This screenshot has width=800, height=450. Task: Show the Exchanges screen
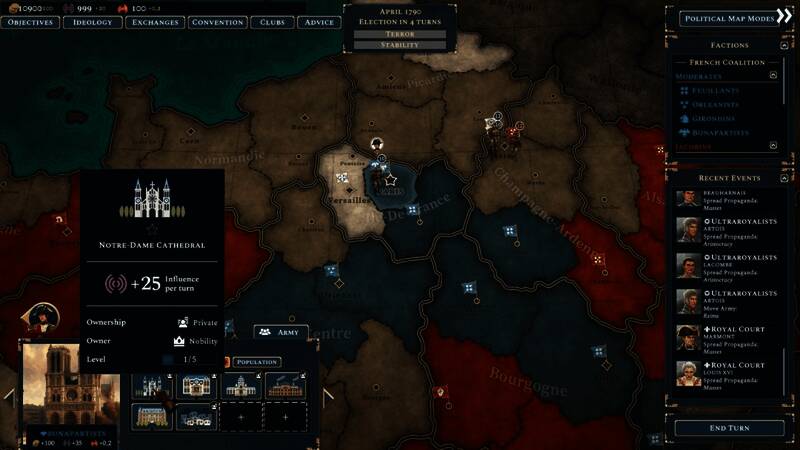(x=156, y=22)
